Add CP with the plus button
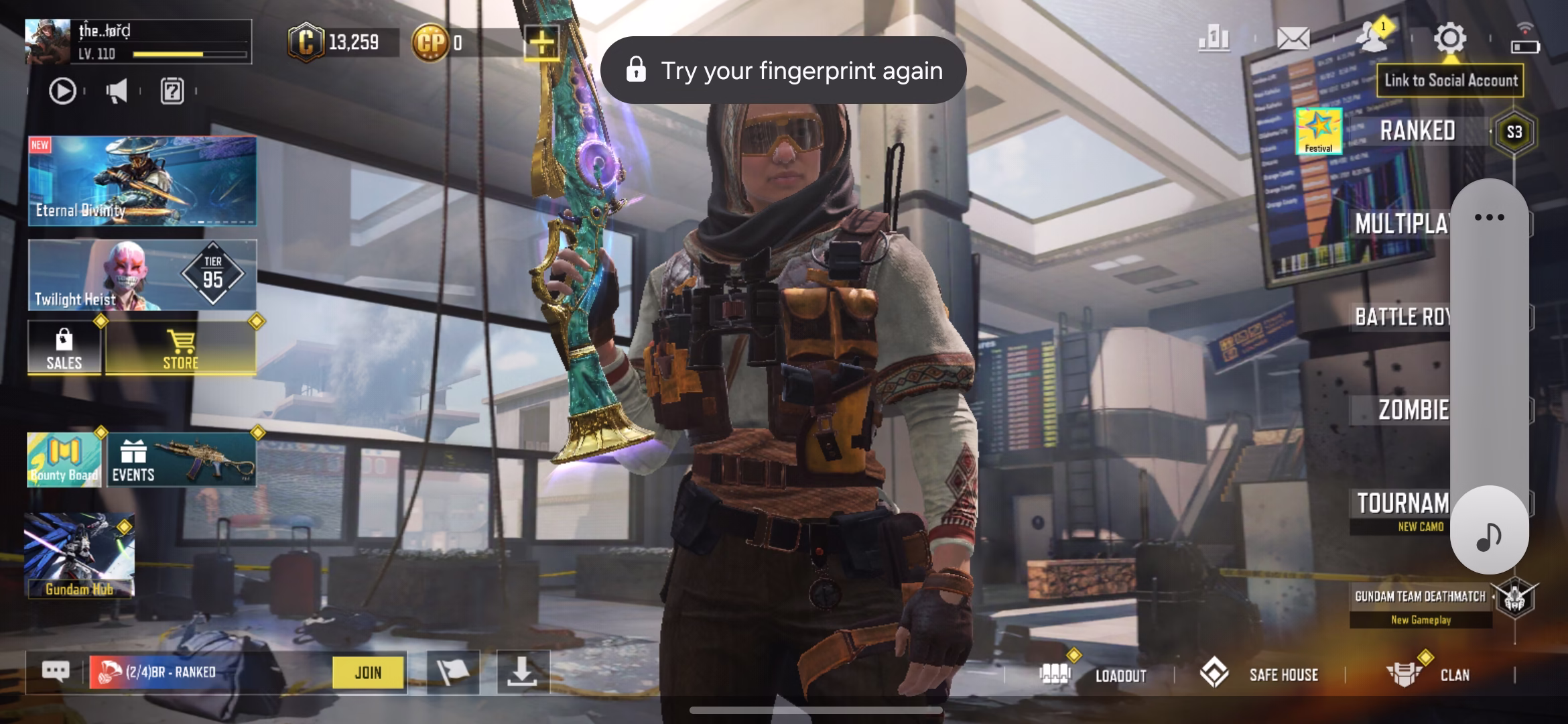This screenshot has width=1568, height=724. pos(541,43)
